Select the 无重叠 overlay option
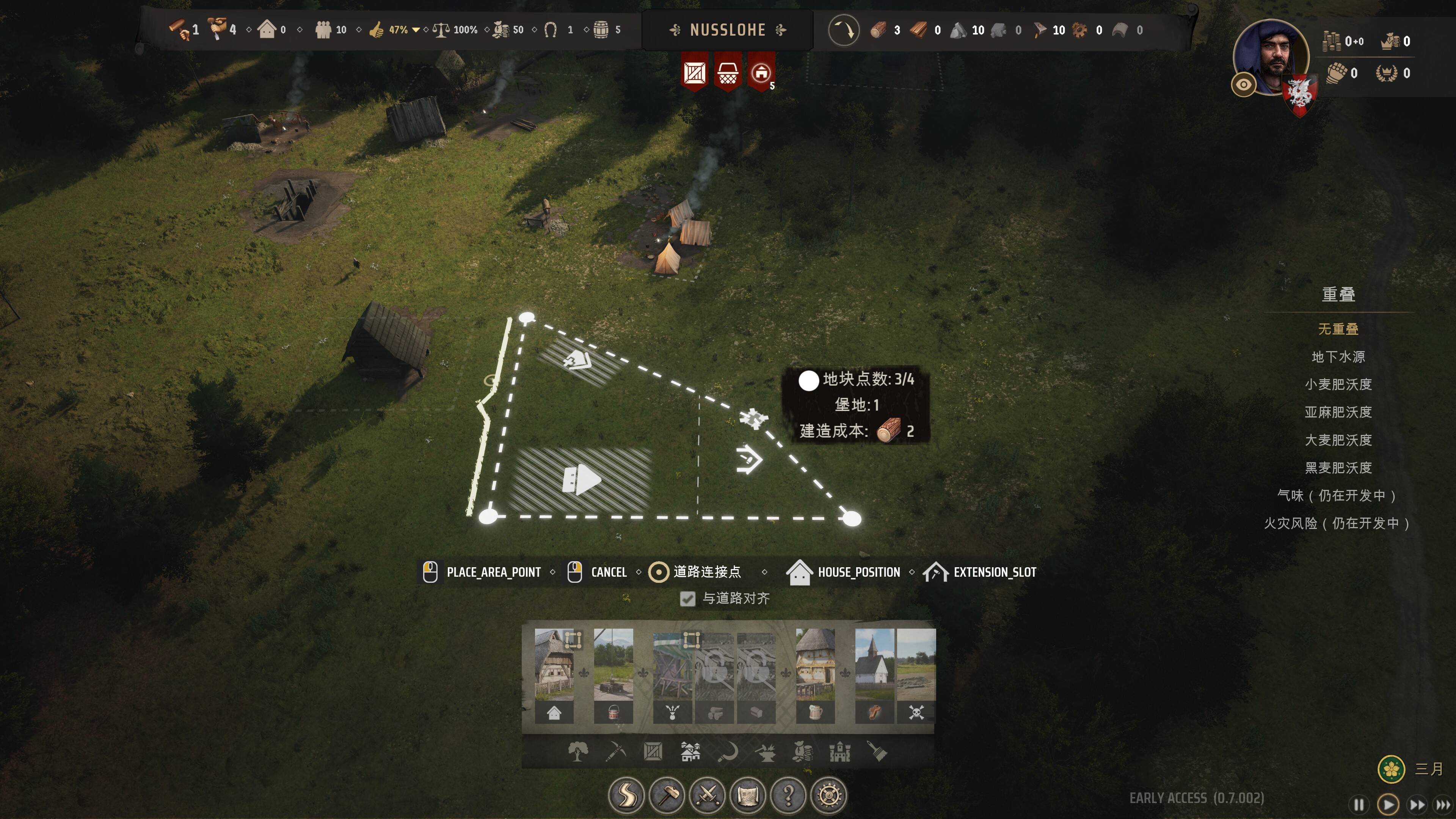 pyautogui.click(x=1338, y=329)
